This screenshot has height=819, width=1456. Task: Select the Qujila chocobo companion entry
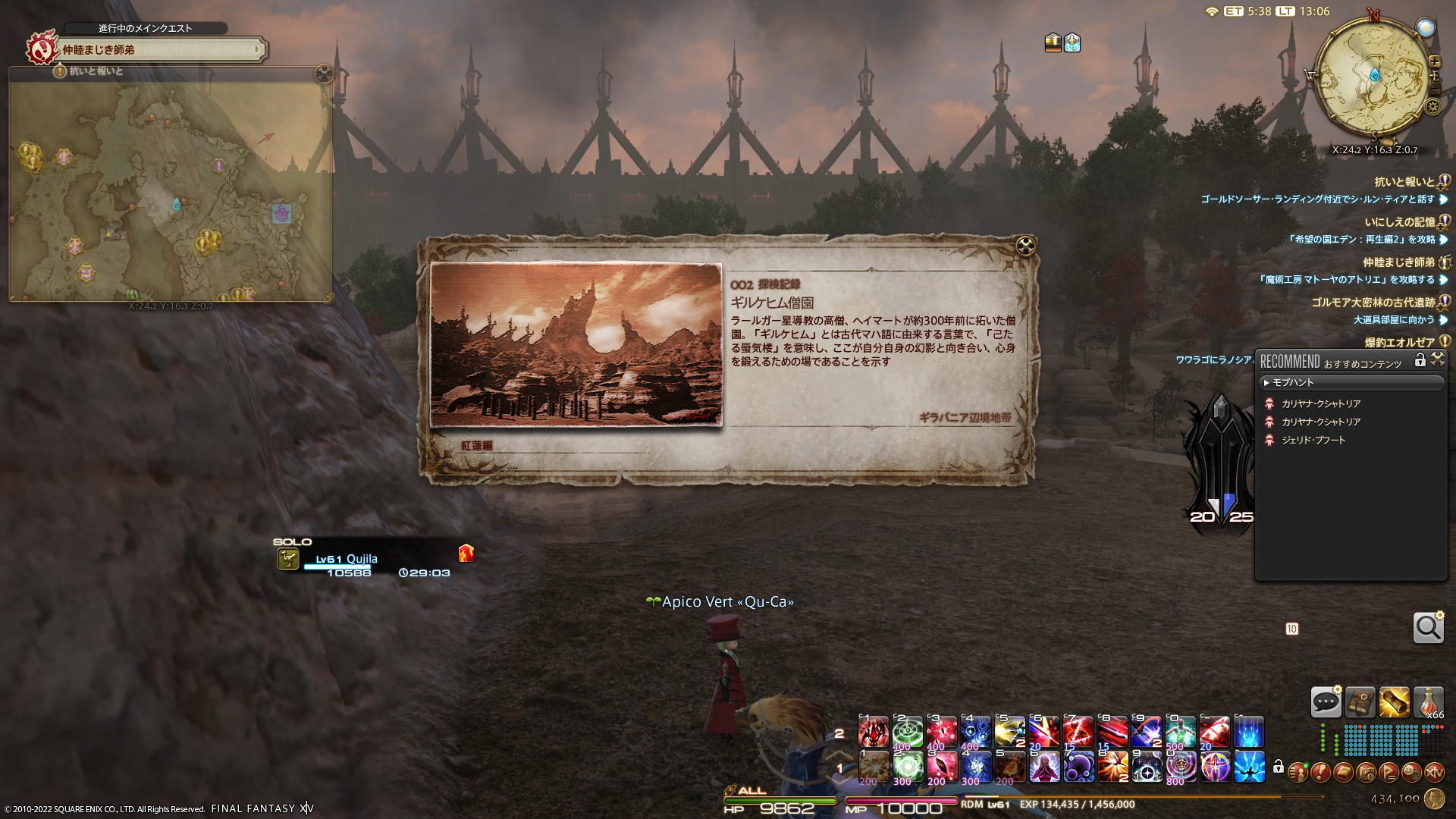346,560
